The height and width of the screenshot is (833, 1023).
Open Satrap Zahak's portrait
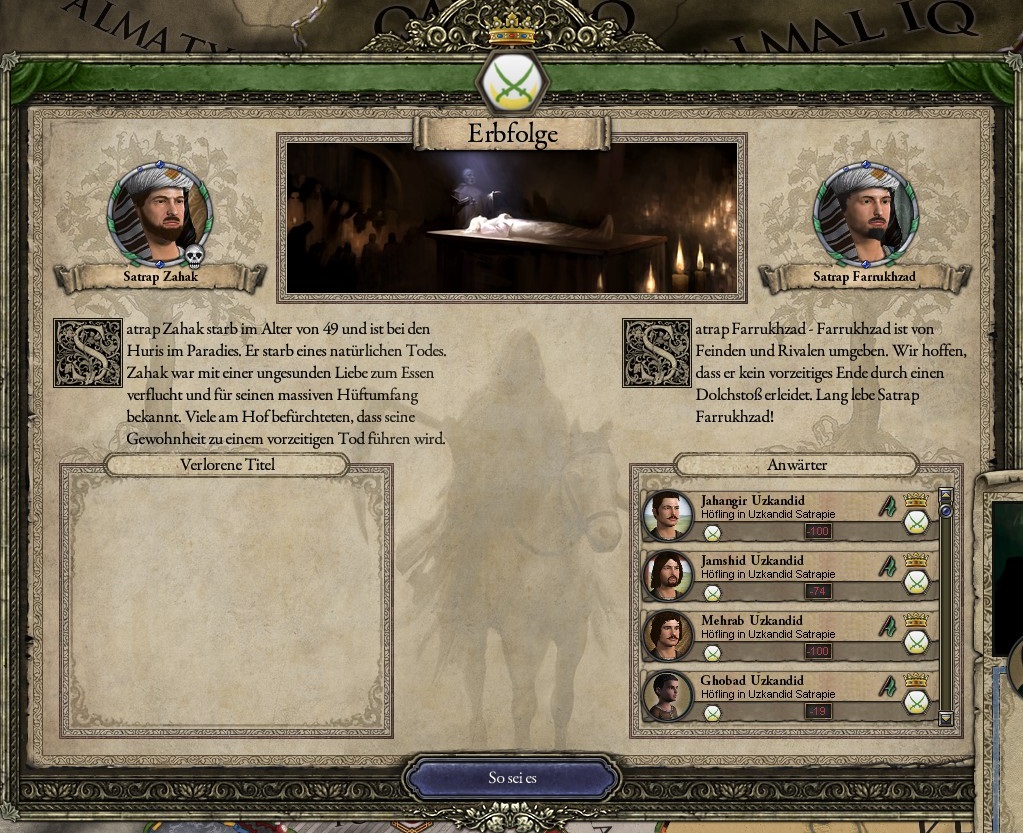[158, 212]
